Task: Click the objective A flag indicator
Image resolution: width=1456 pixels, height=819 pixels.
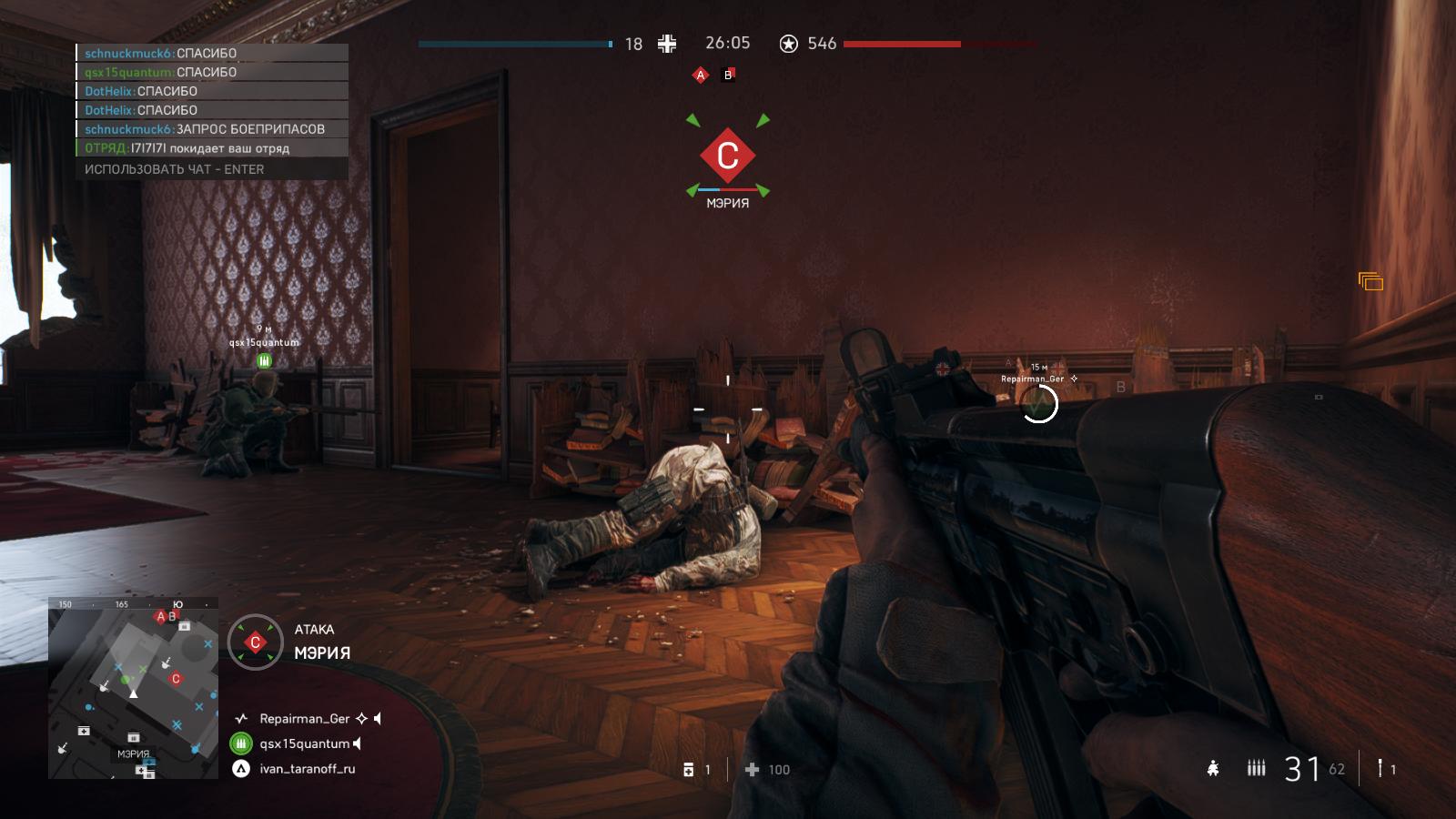Action: tap(700, 76)
